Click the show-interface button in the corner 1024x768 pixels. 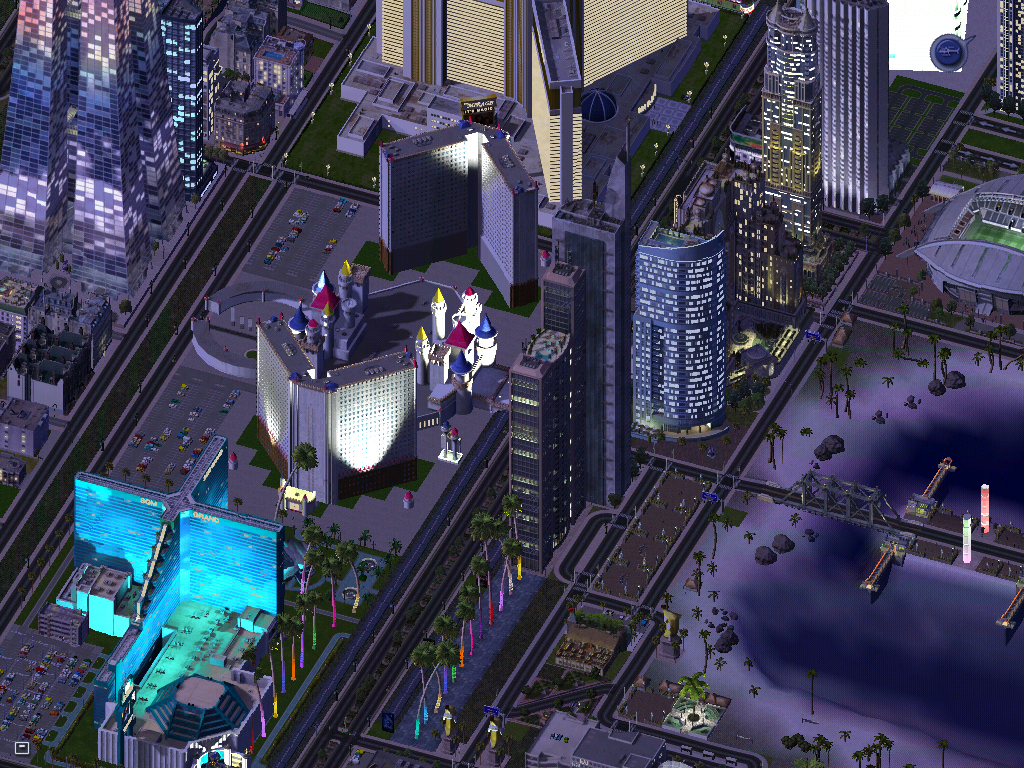tap(21, 746)
